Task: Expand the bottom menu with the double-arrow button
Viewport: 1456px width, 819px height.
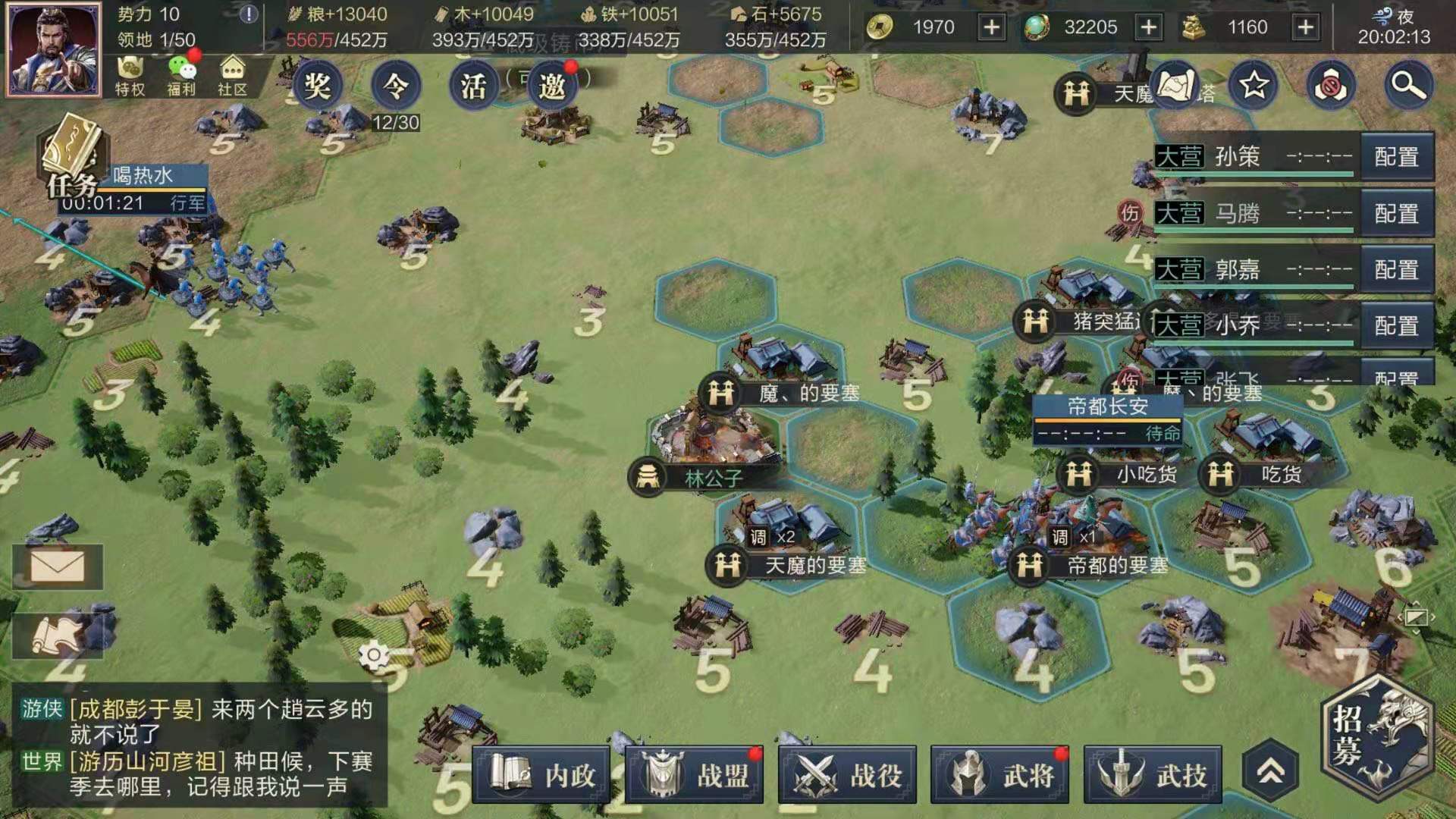Action: [x=1271, y=772]
